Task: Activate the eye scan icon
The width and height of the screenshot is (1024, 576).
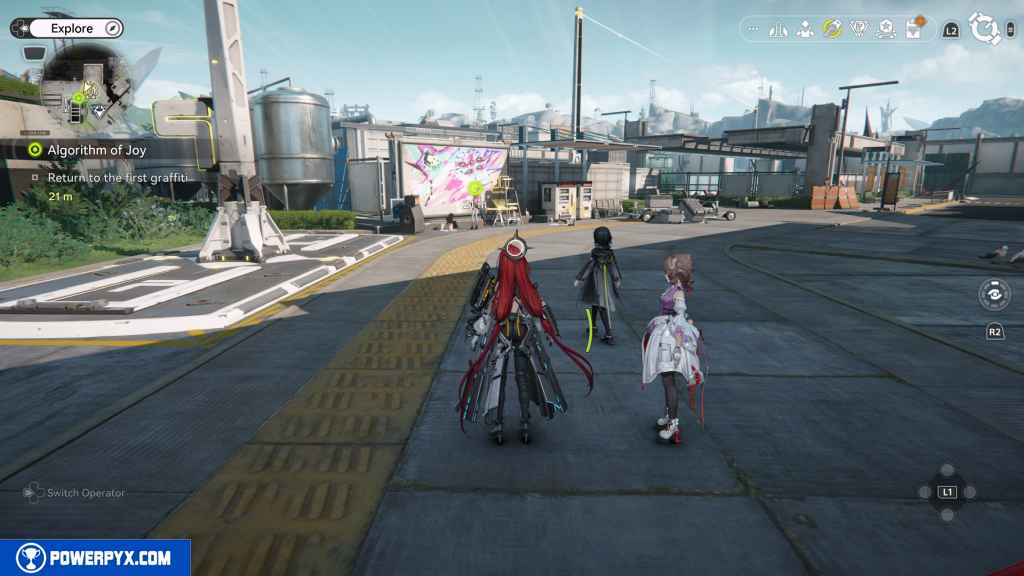Action: (x=994, y=295)
